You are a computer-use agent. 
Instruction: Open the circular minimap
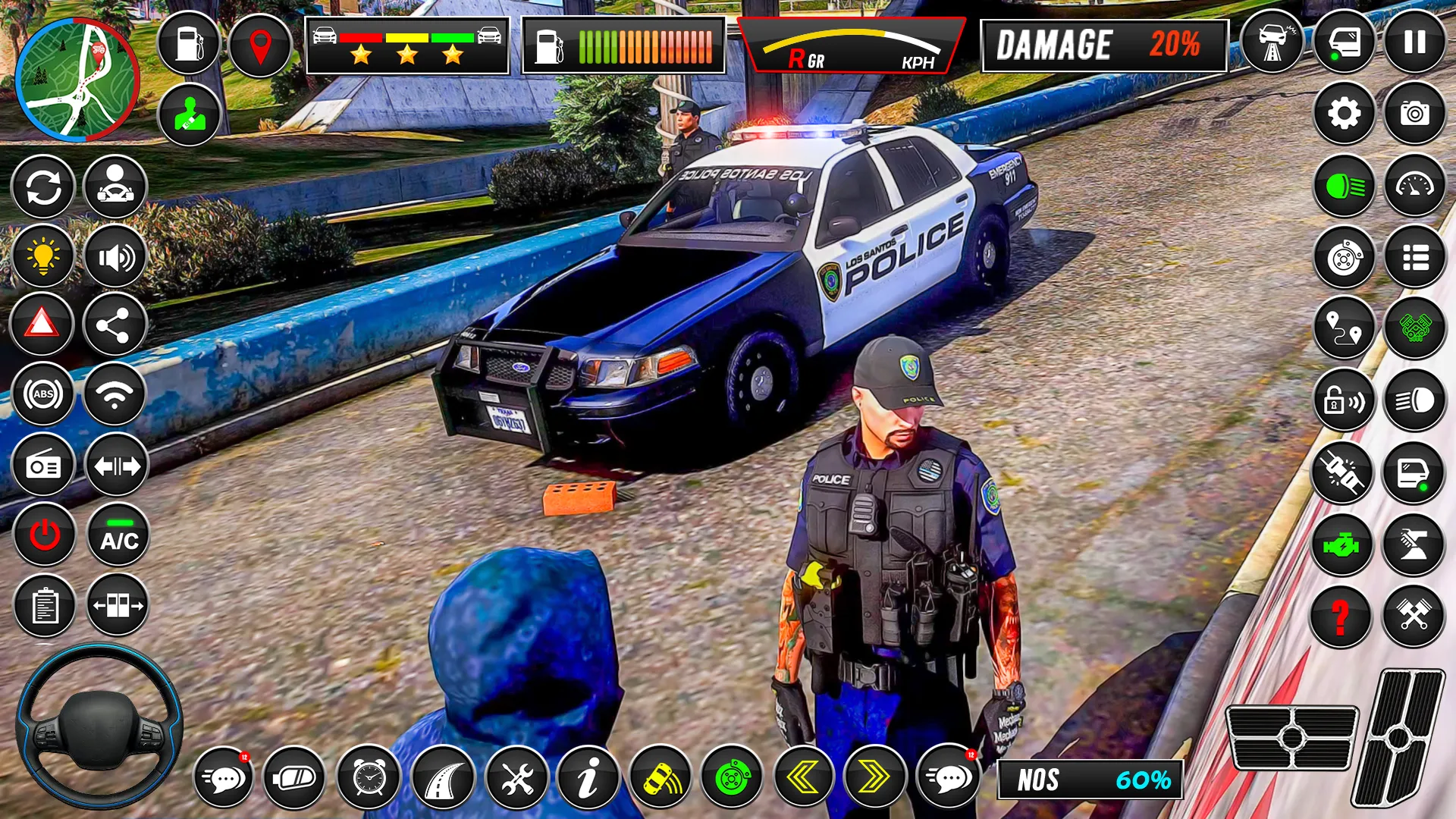tap(77, 80)
